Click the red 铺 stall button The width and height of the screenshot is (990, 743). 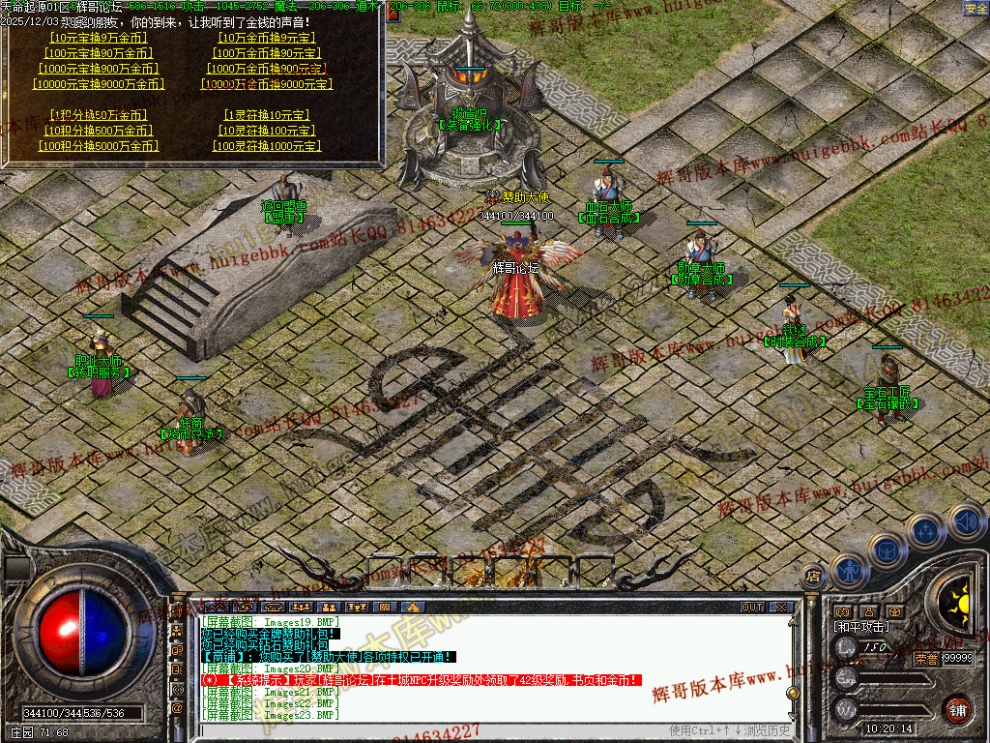957,709
